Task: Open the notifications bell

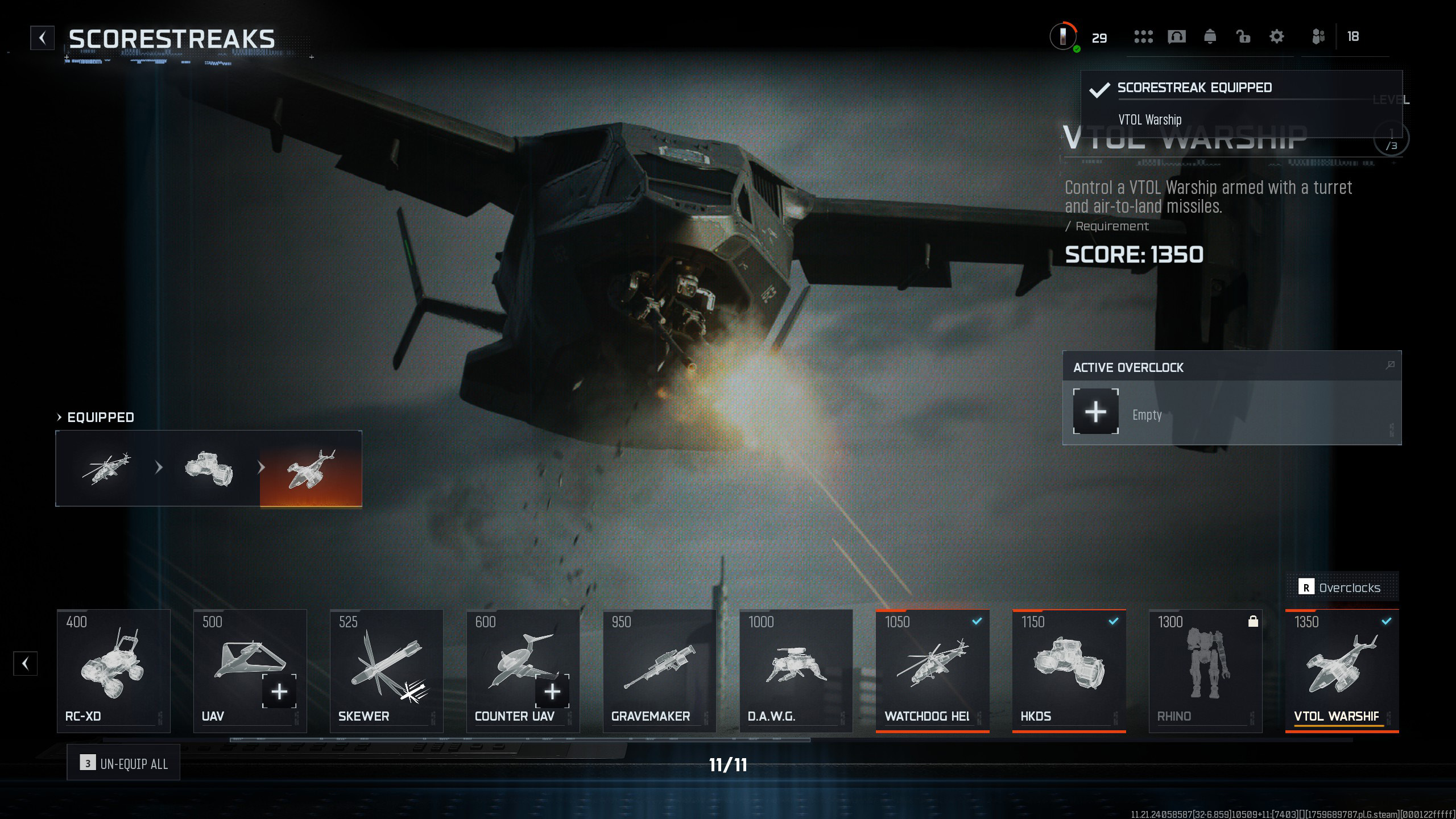Action: coord(1210,37)
